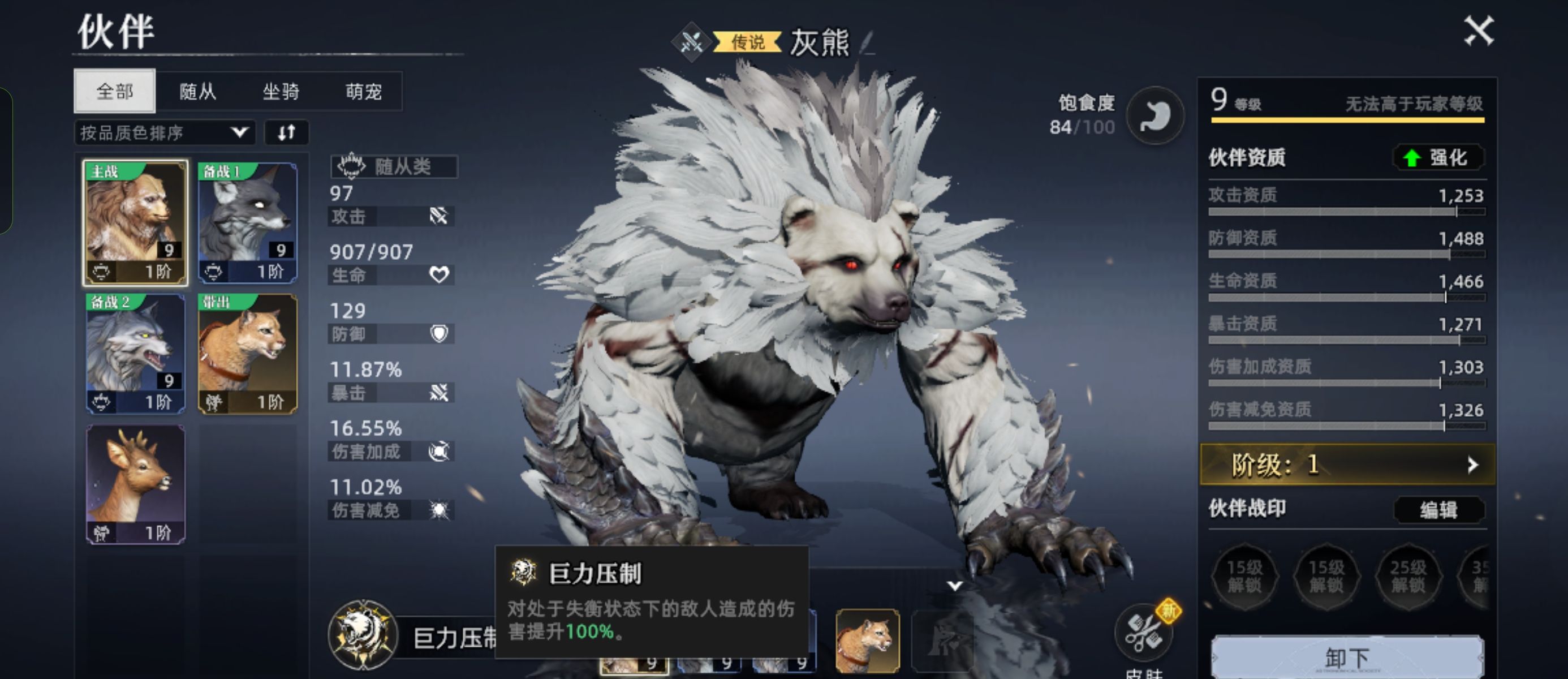Click the 强化 enhance button

[1438, 158]
